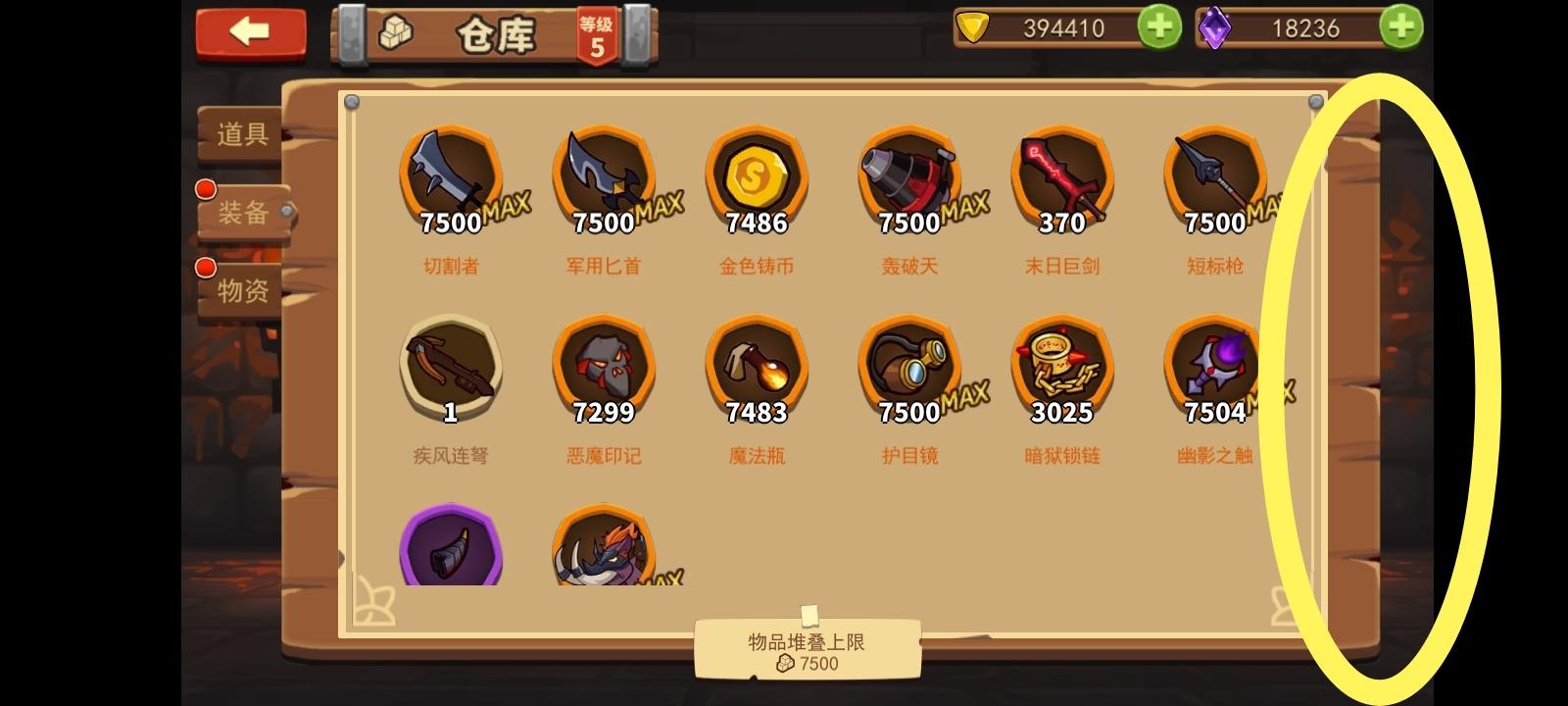Screen dimensions: 1568x706
Task: Open the 暗狱锁链 chain item
Action: click(1061, 370)
